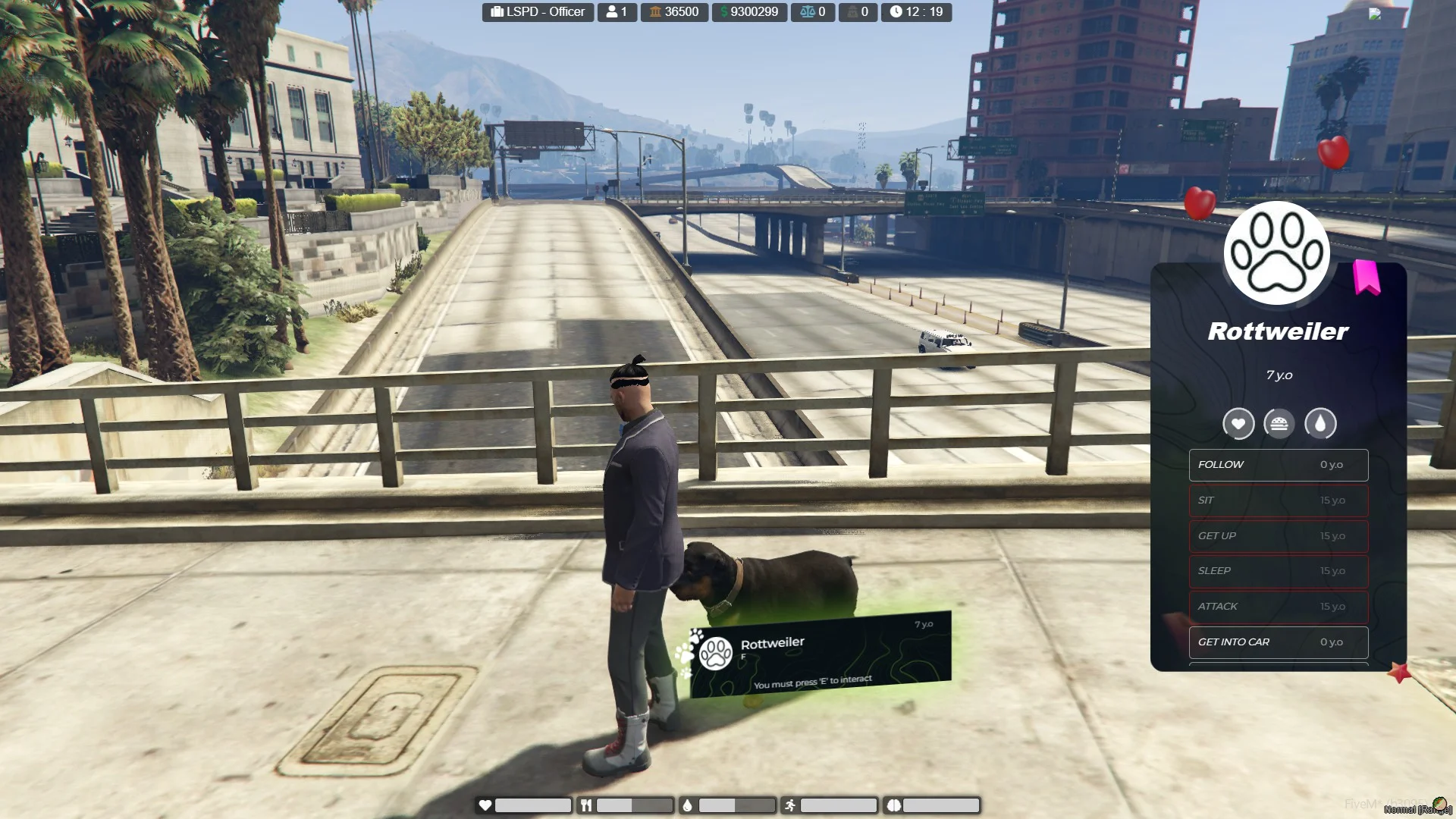Click the large paw print avatar

click(1277, 253)
